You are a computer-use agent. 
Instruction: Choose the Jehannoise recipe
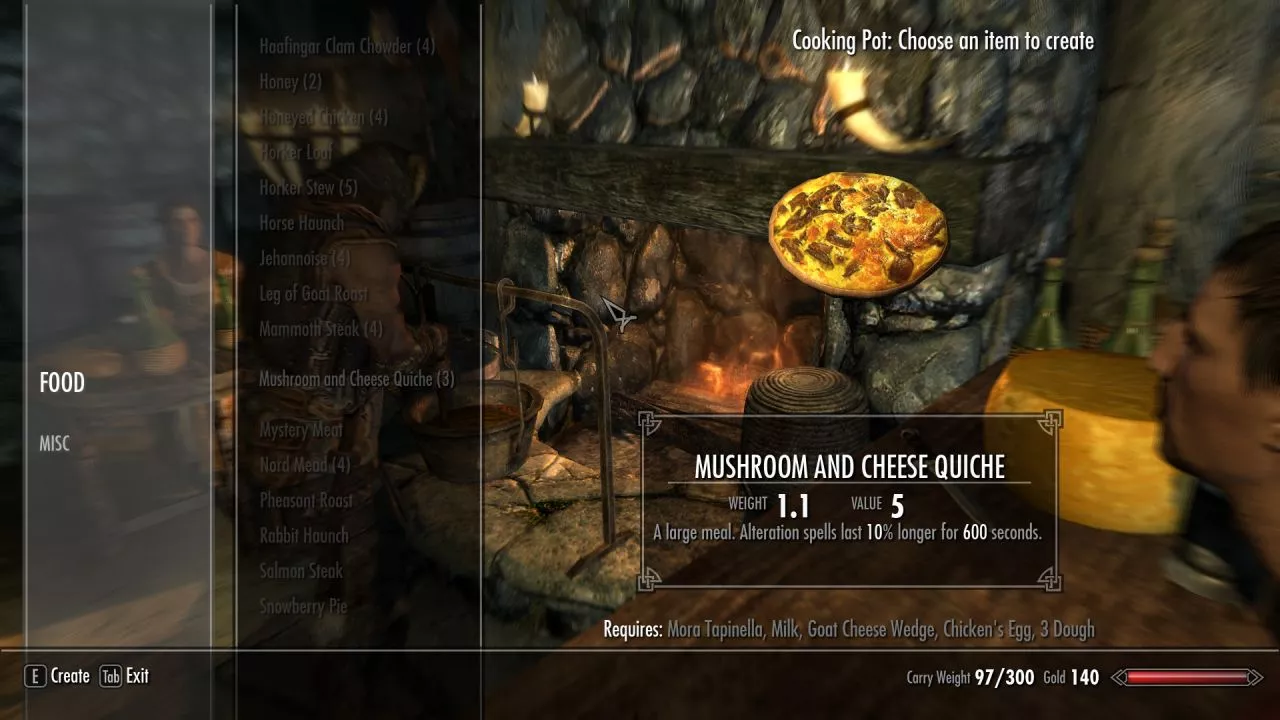305,258
